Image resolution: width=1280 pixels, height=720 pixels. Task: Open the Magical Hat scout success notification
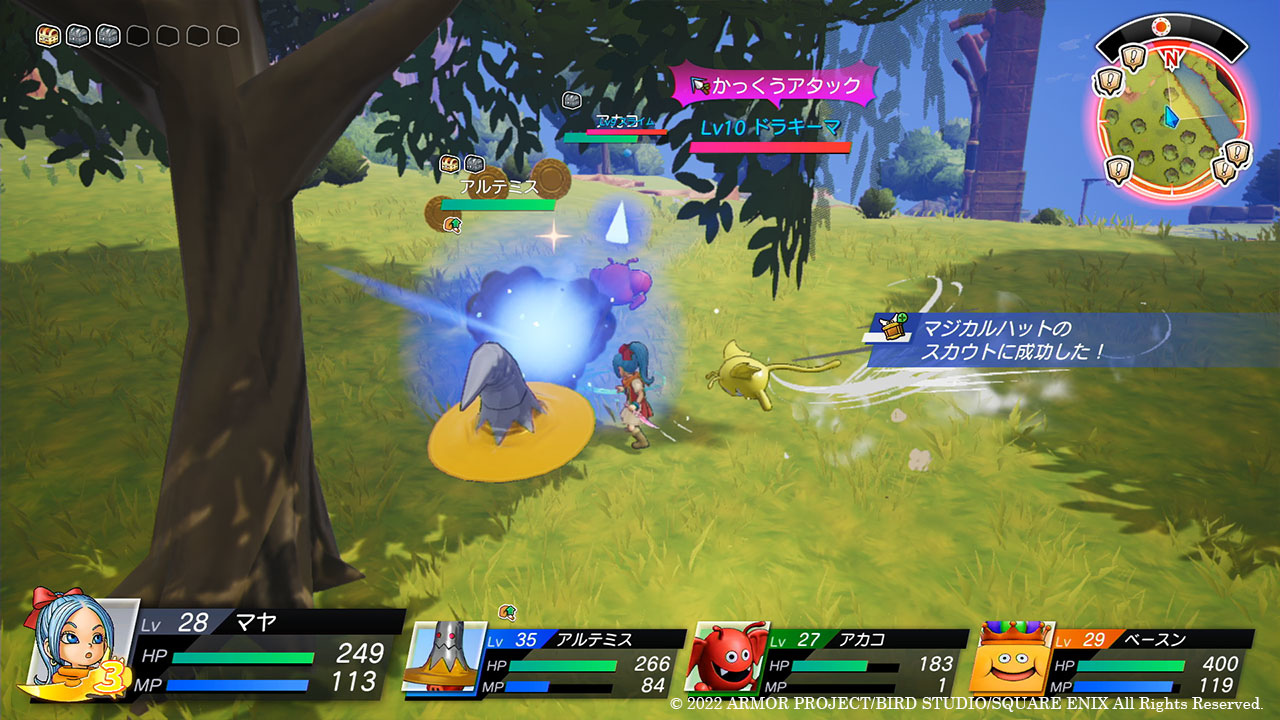1010,340
